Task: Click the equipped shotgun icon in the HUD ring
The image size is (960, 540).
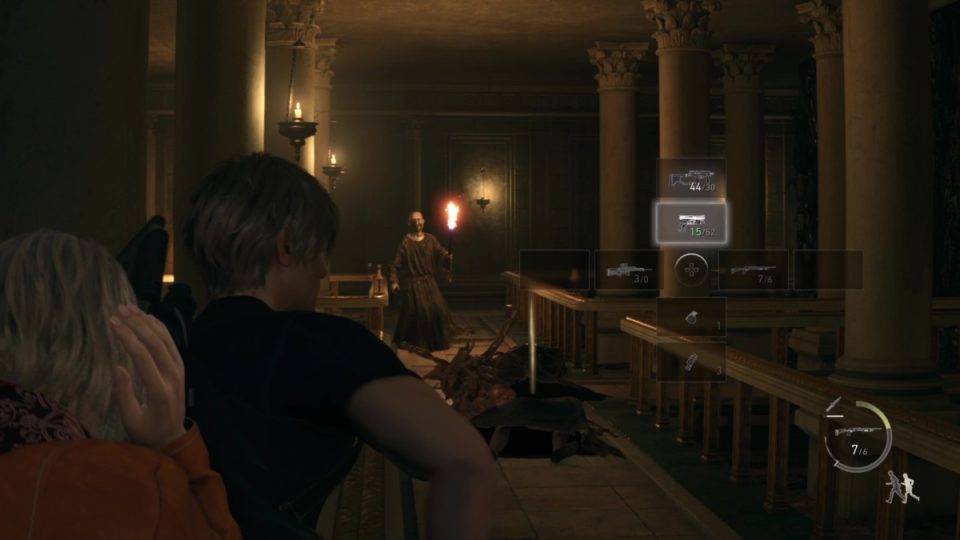Action: coord(856,431)
